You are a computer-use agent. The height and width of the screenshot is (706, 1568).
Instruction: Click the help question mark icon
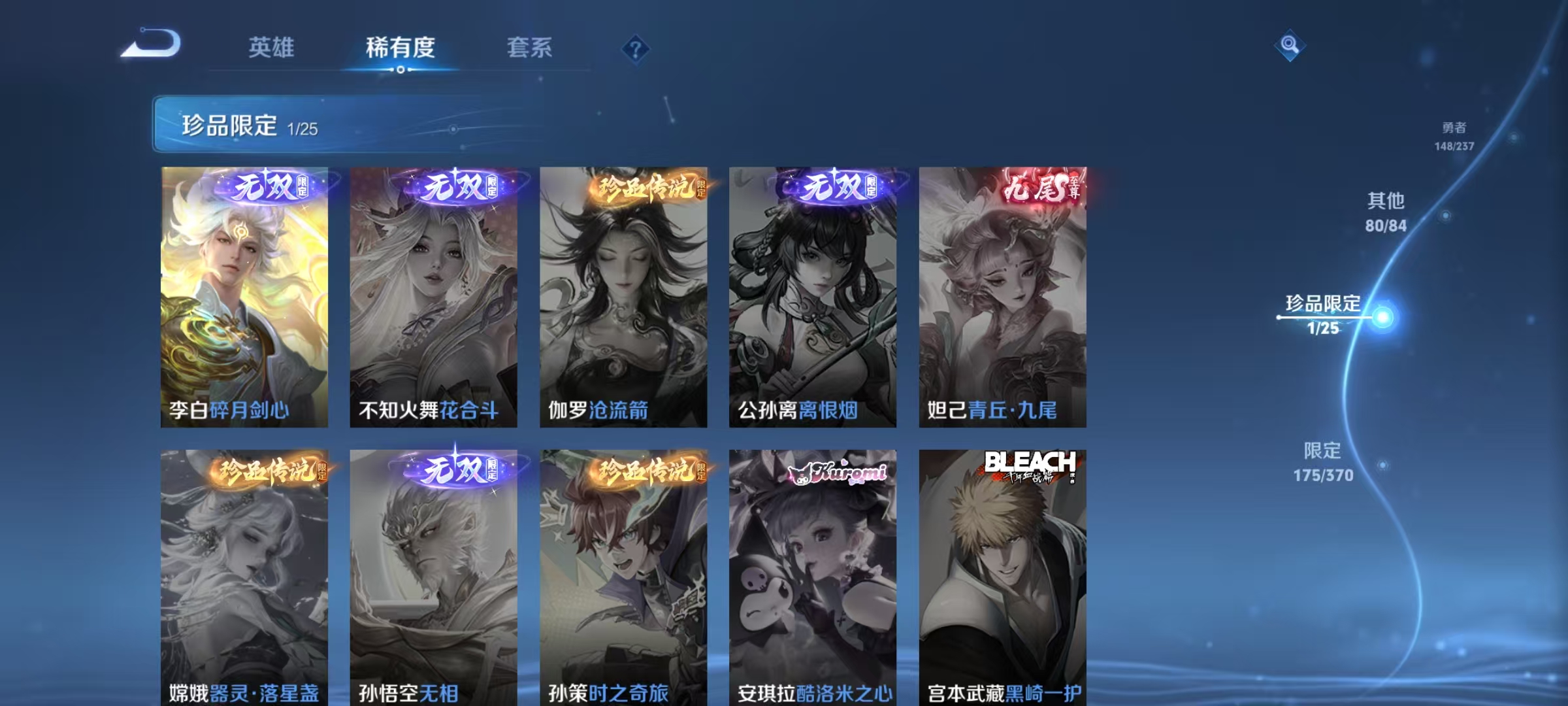(x=635, y=49)
